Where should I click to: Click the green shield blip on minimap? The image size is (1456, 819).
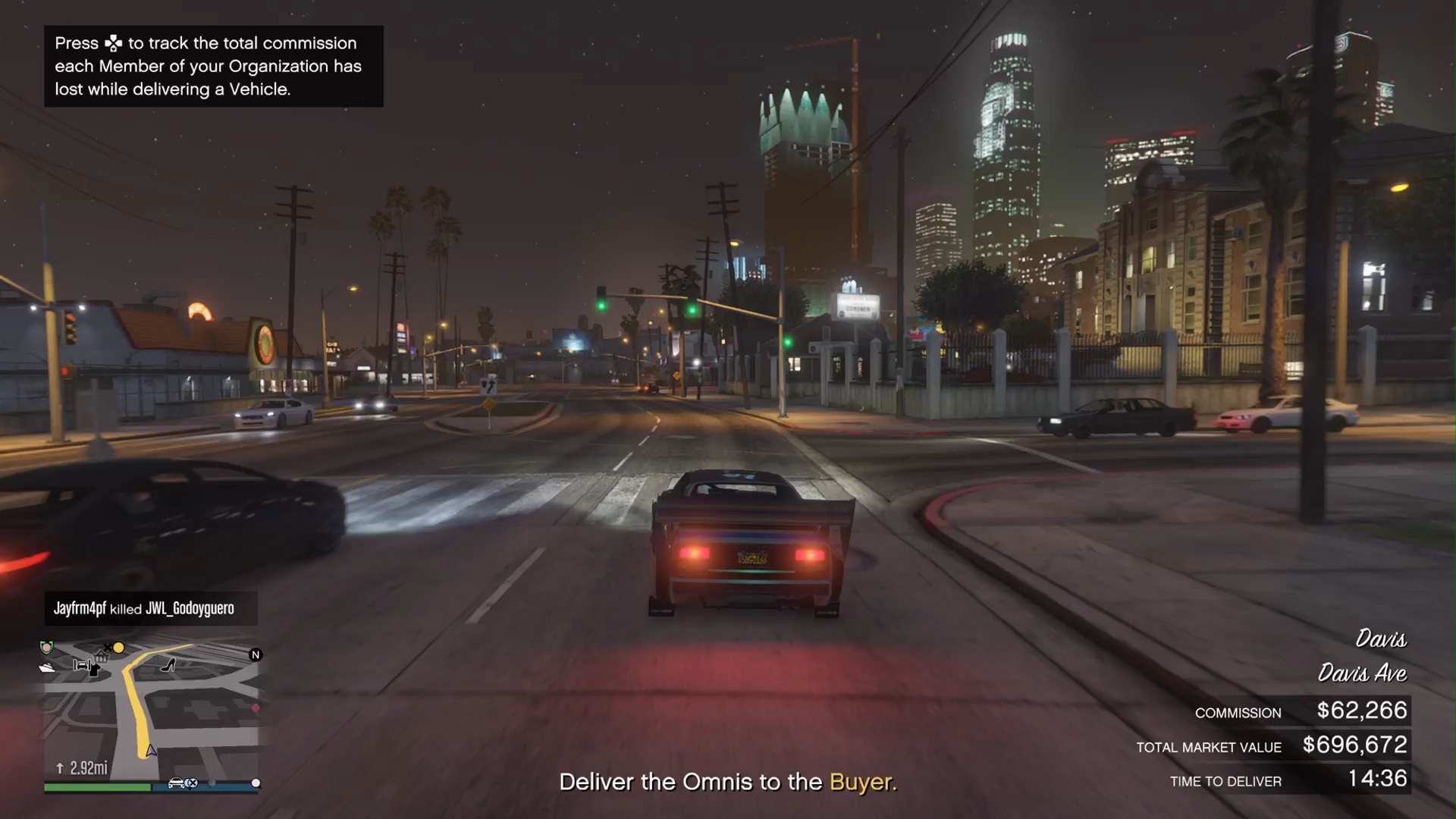coord(47,647)
